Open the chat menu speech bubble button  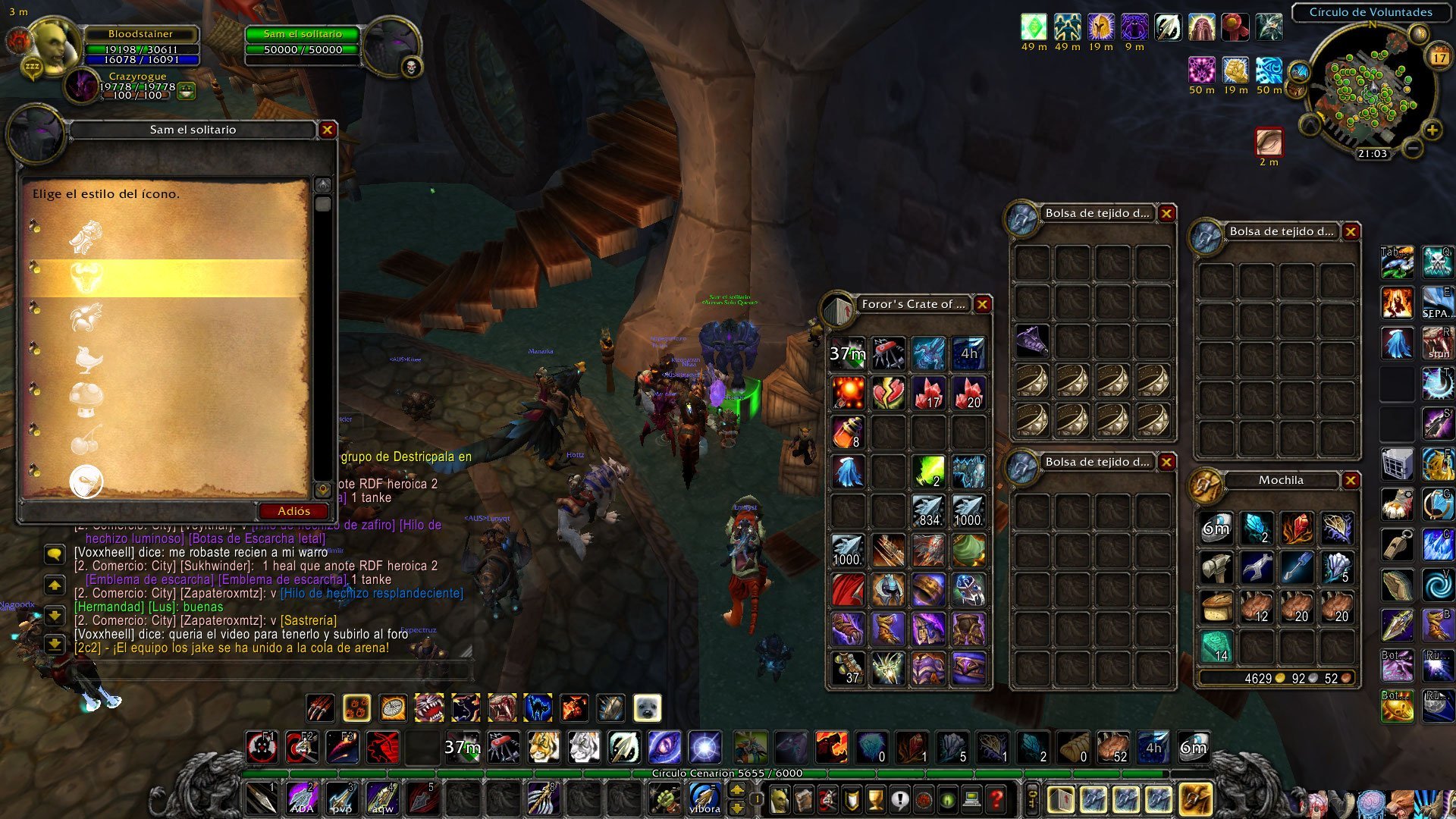pyautogui.click(x=55, y=554)
